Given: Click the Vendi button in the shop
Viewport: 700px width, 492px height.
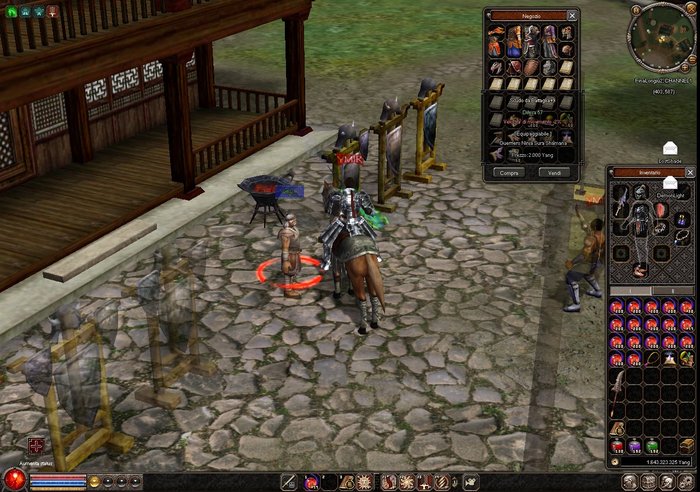Looking at the screenshot, I should tap(554, 171).
